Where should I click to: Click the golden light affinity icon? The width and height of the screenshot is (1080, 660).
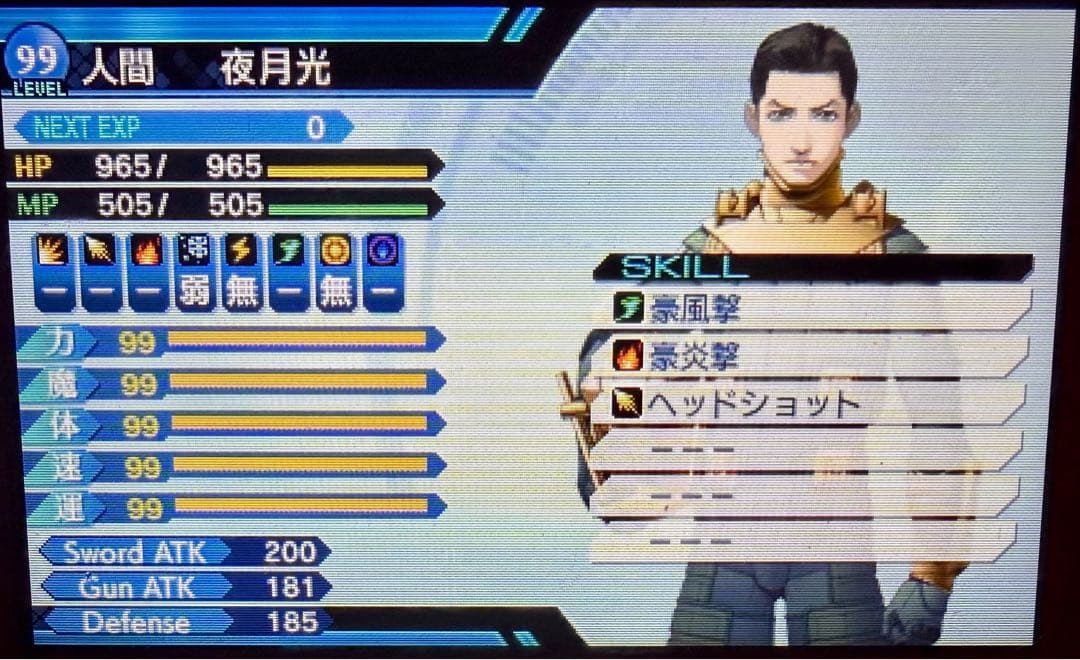(x=335, y=251)
